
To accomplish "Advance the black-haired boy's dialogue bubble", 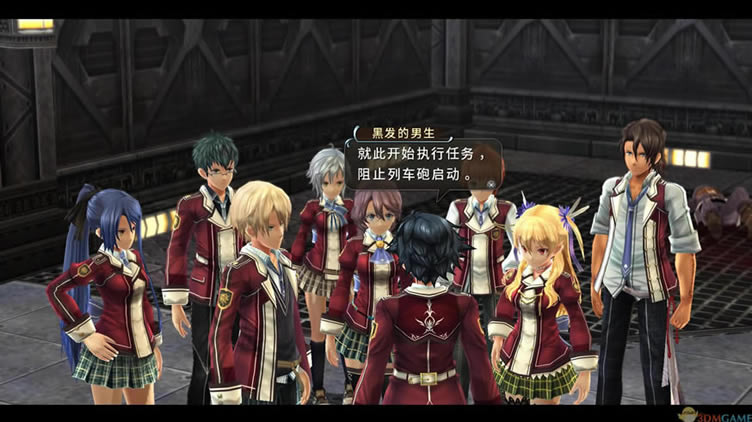I will click(421, 163).
